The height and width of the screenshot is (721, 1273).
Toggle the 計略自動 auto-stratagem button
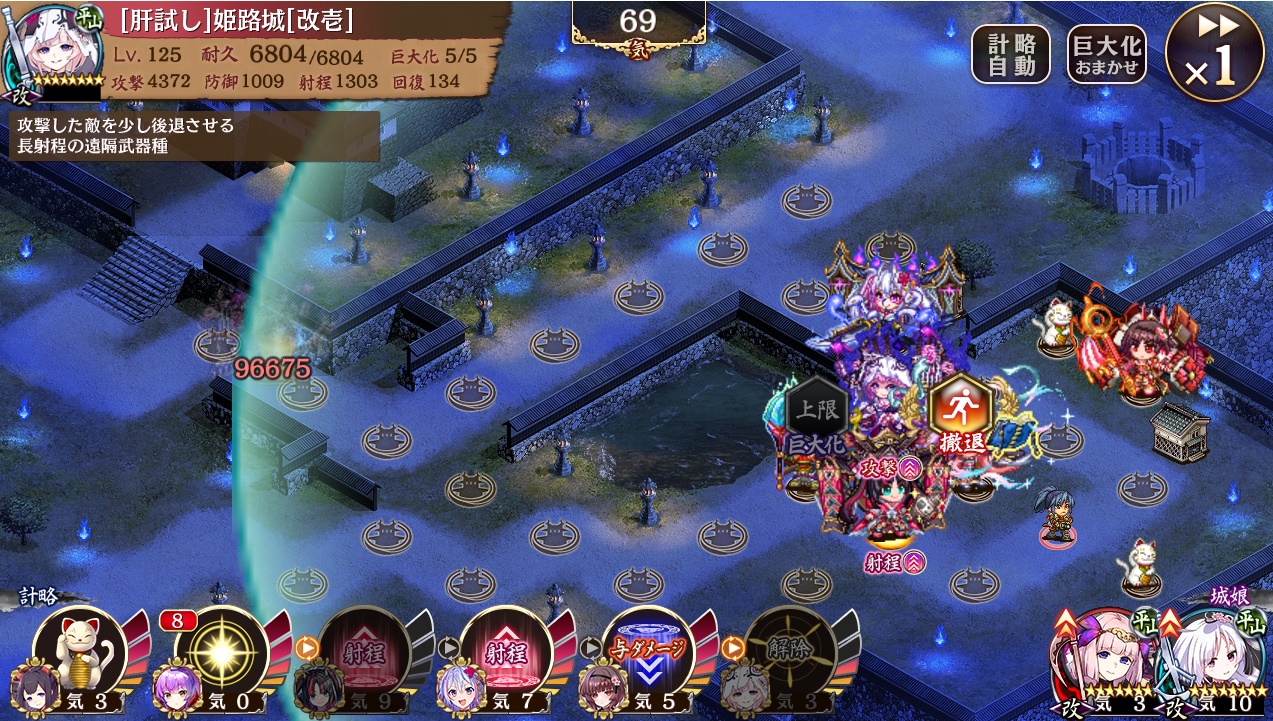(x=1011, y=54)
